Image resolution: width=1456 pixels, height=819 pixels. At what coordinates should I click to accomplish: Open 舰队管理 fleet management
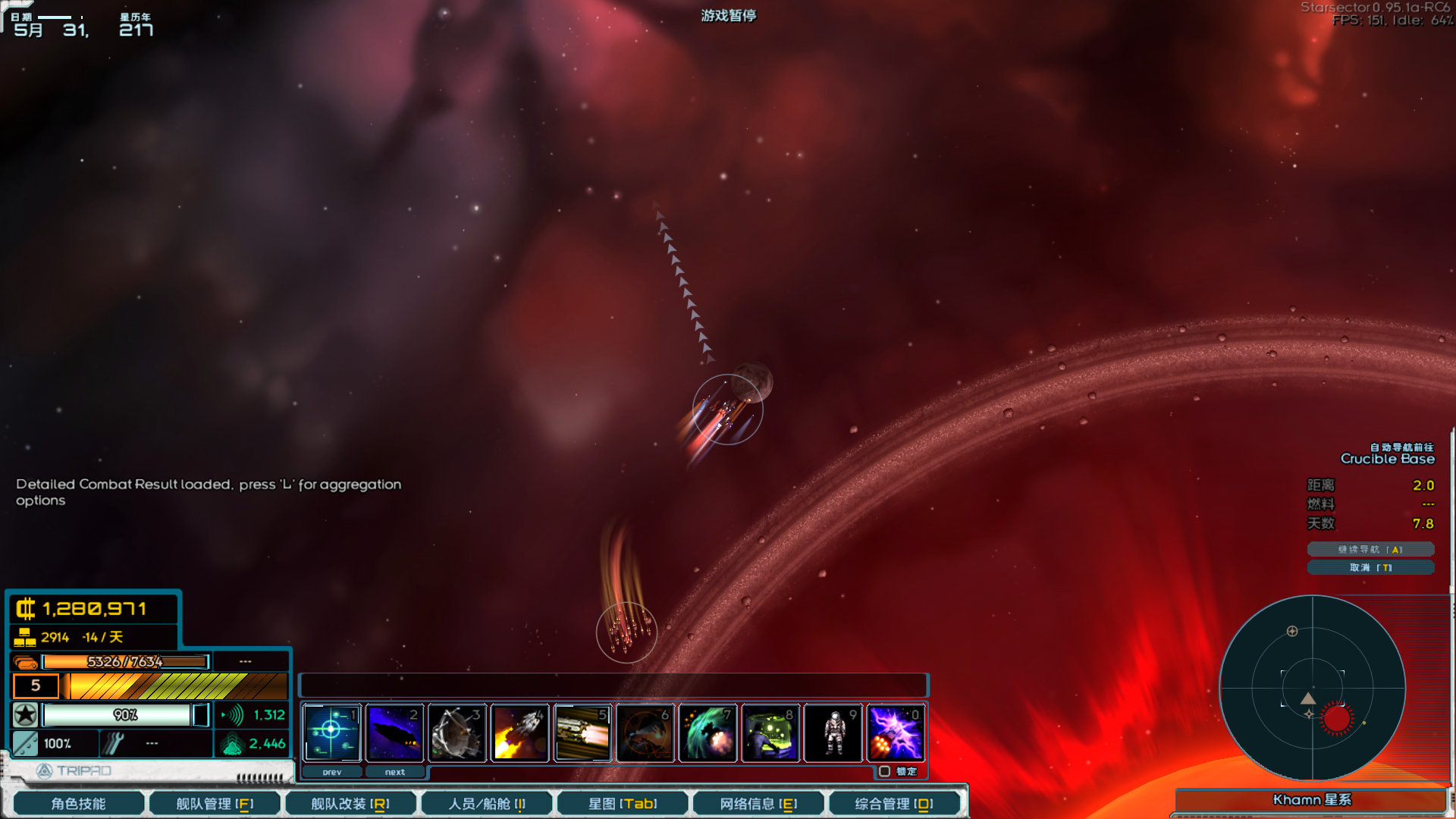pyautogui.click(x=215, y=803)
